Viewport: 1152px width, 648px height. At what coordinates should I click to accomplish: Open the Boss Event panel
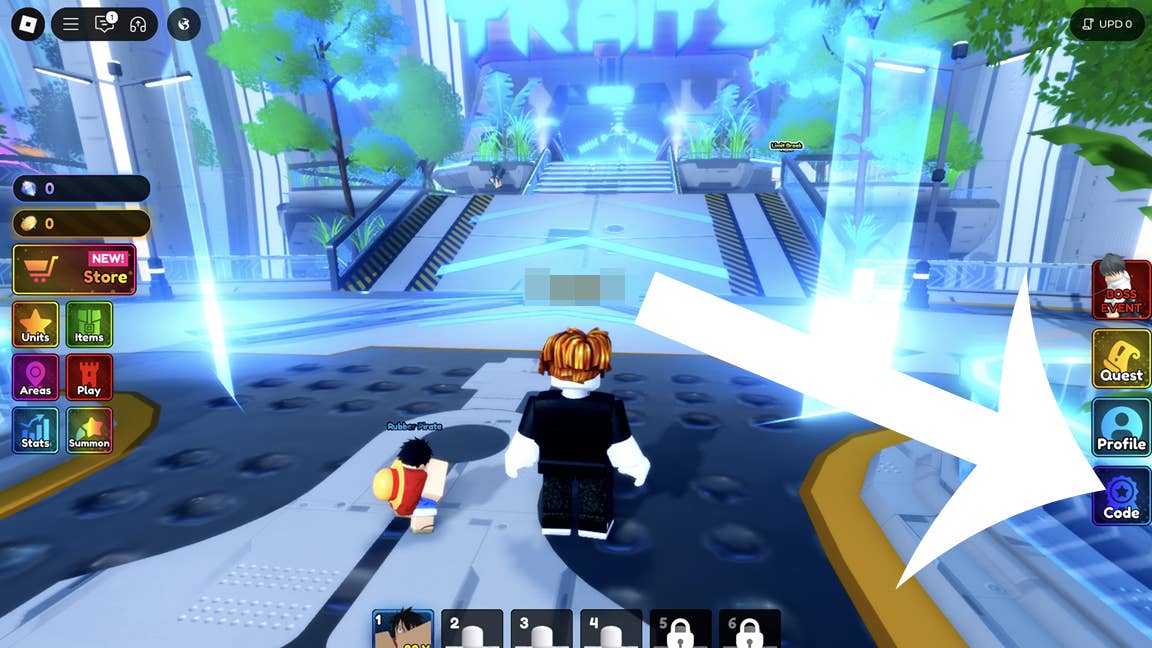(1121, 289)
